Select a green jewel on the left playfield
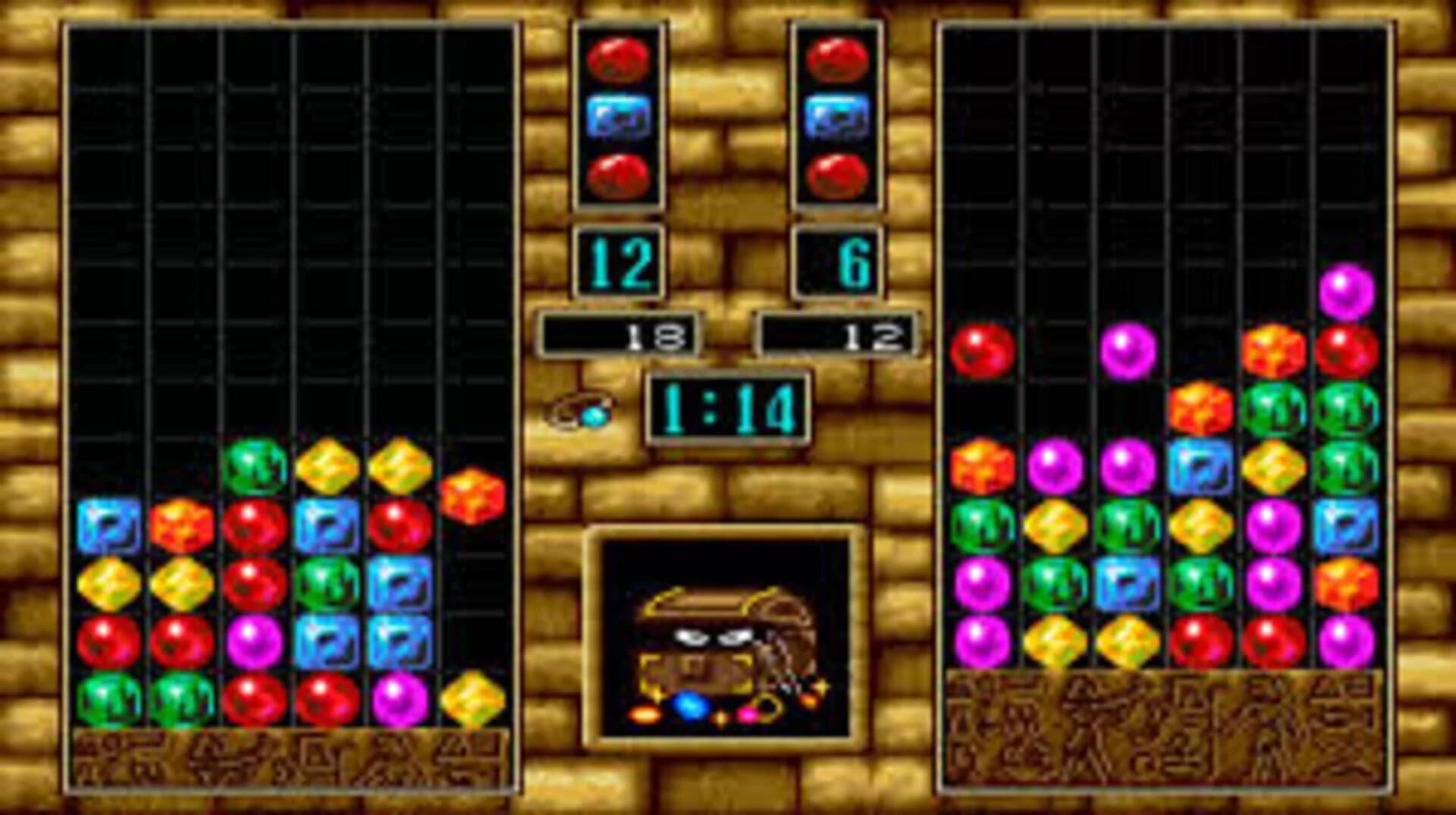 pyautogui.click(x=254, y=462)
